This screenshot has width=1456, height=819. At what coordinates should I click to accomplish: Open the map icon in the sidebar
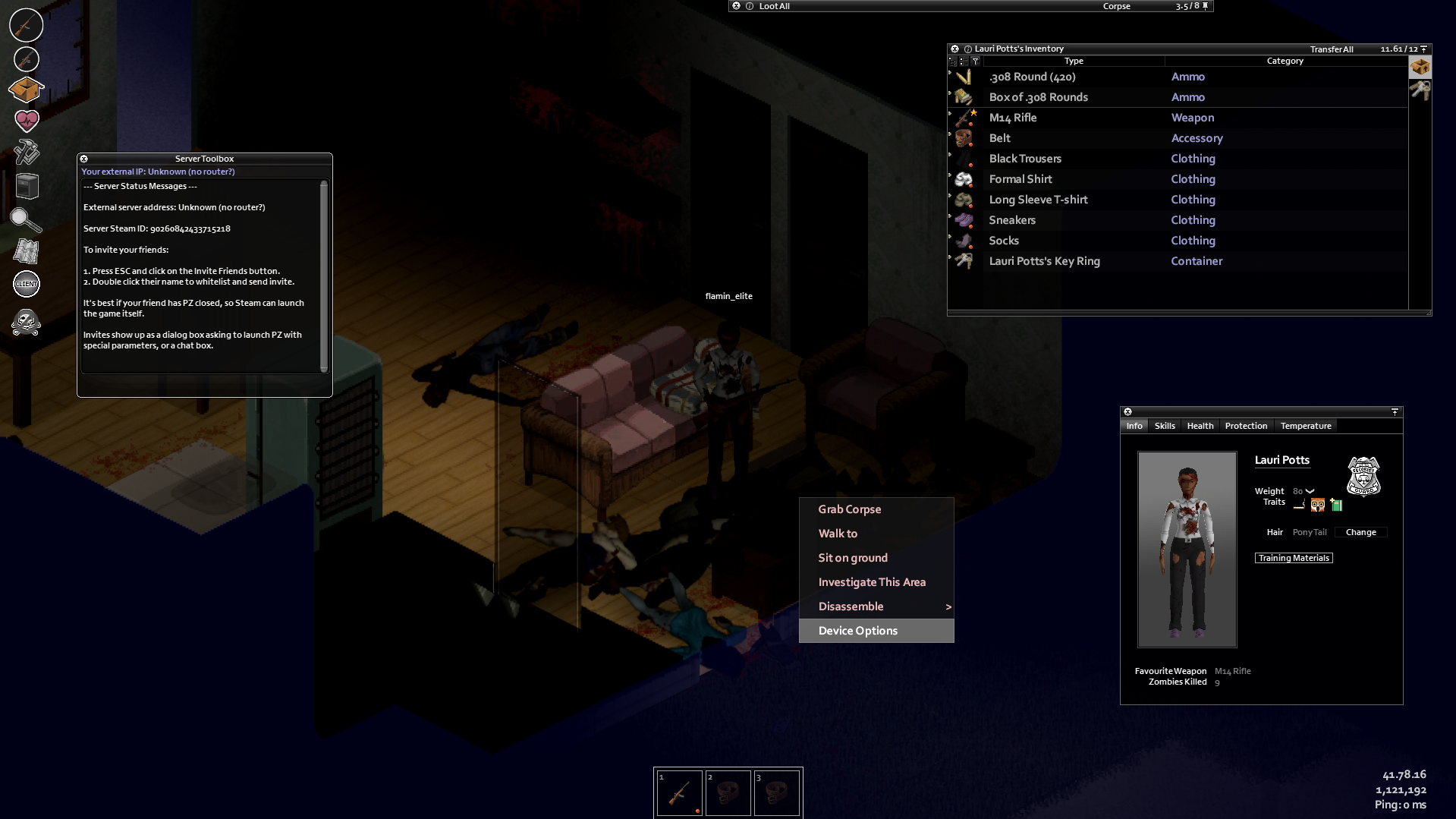(x=26, y=251)
